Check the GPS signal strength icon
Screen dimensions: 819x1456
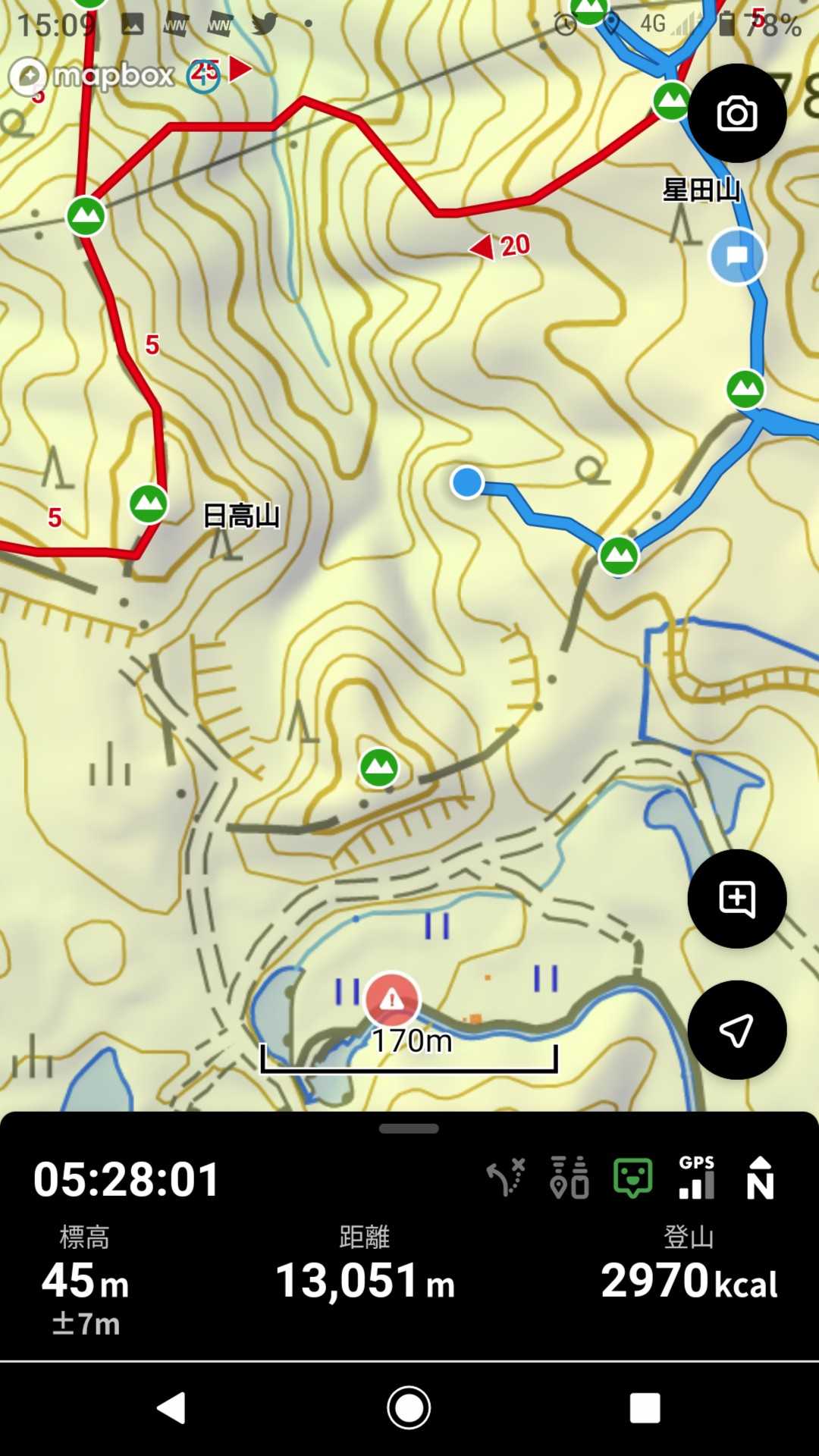pos(697,1178)
